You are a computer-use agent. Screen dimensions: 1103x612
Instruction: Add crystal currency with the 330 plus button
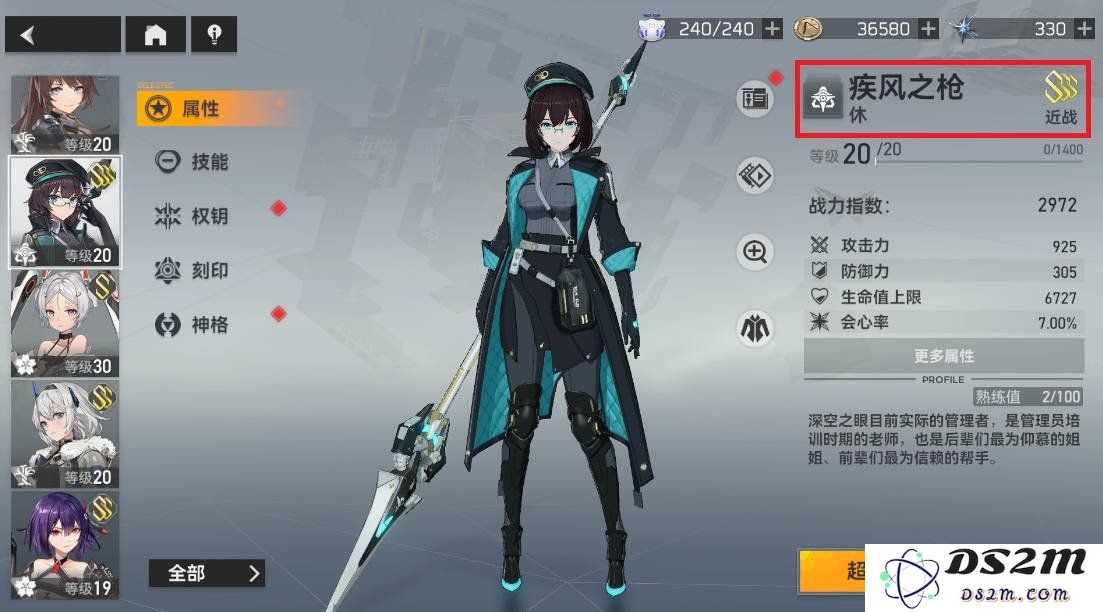[1084, 29]
